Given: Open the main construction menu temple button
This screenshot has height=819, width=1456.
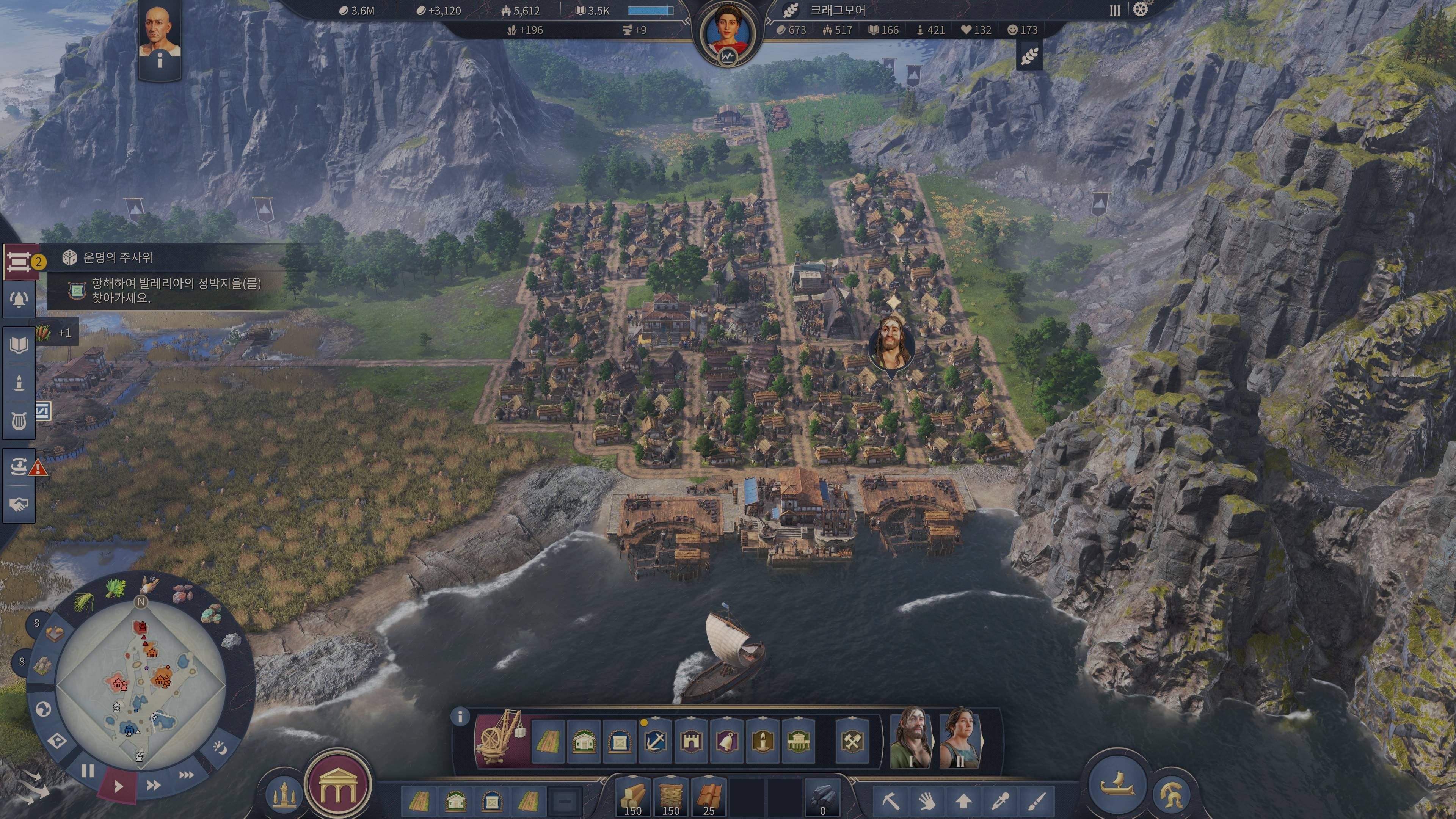Looking at the screenshot, I should coord(337,785).
